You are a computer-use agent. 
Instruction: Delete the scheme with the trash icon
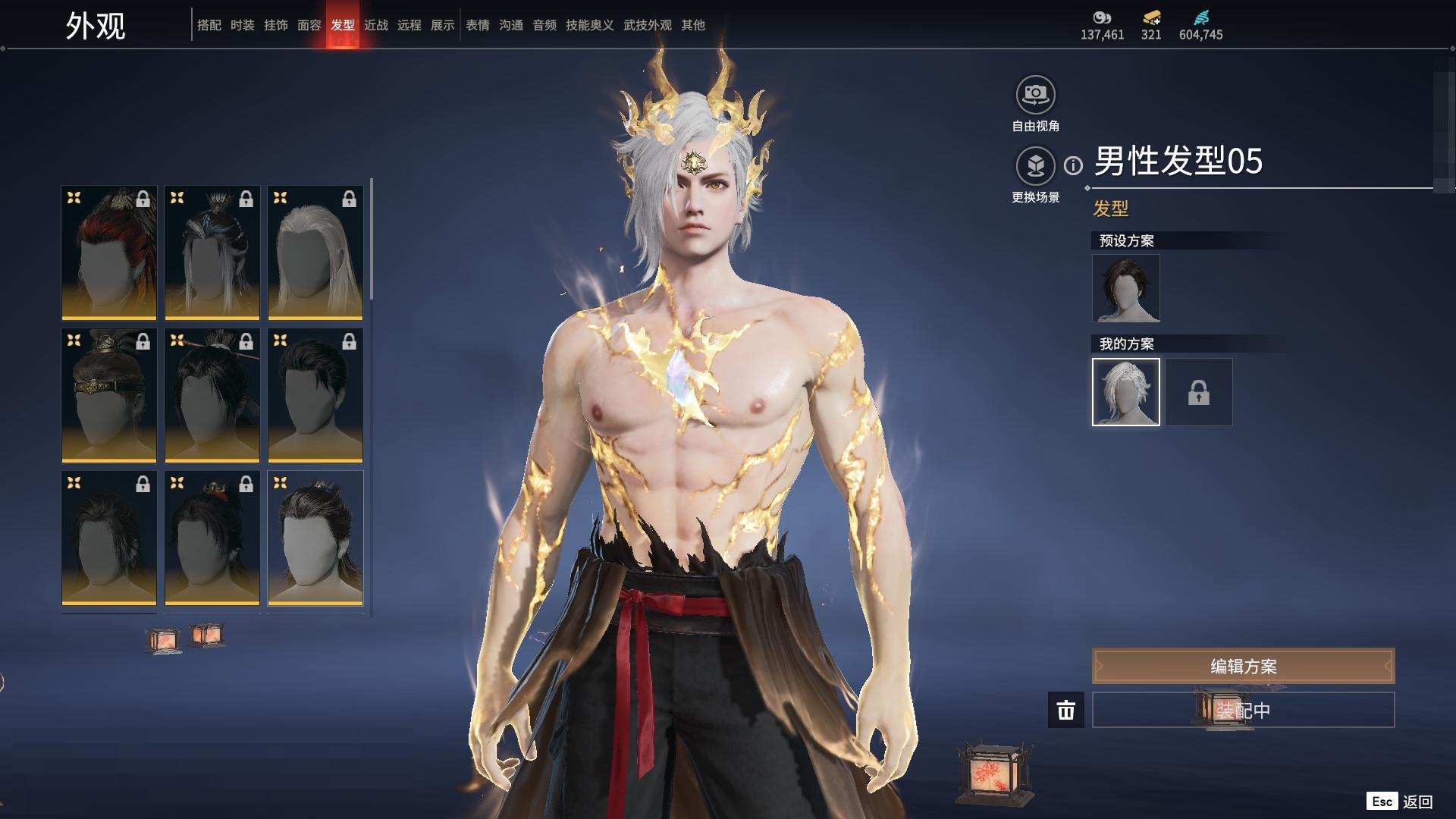click(1065, 710)
